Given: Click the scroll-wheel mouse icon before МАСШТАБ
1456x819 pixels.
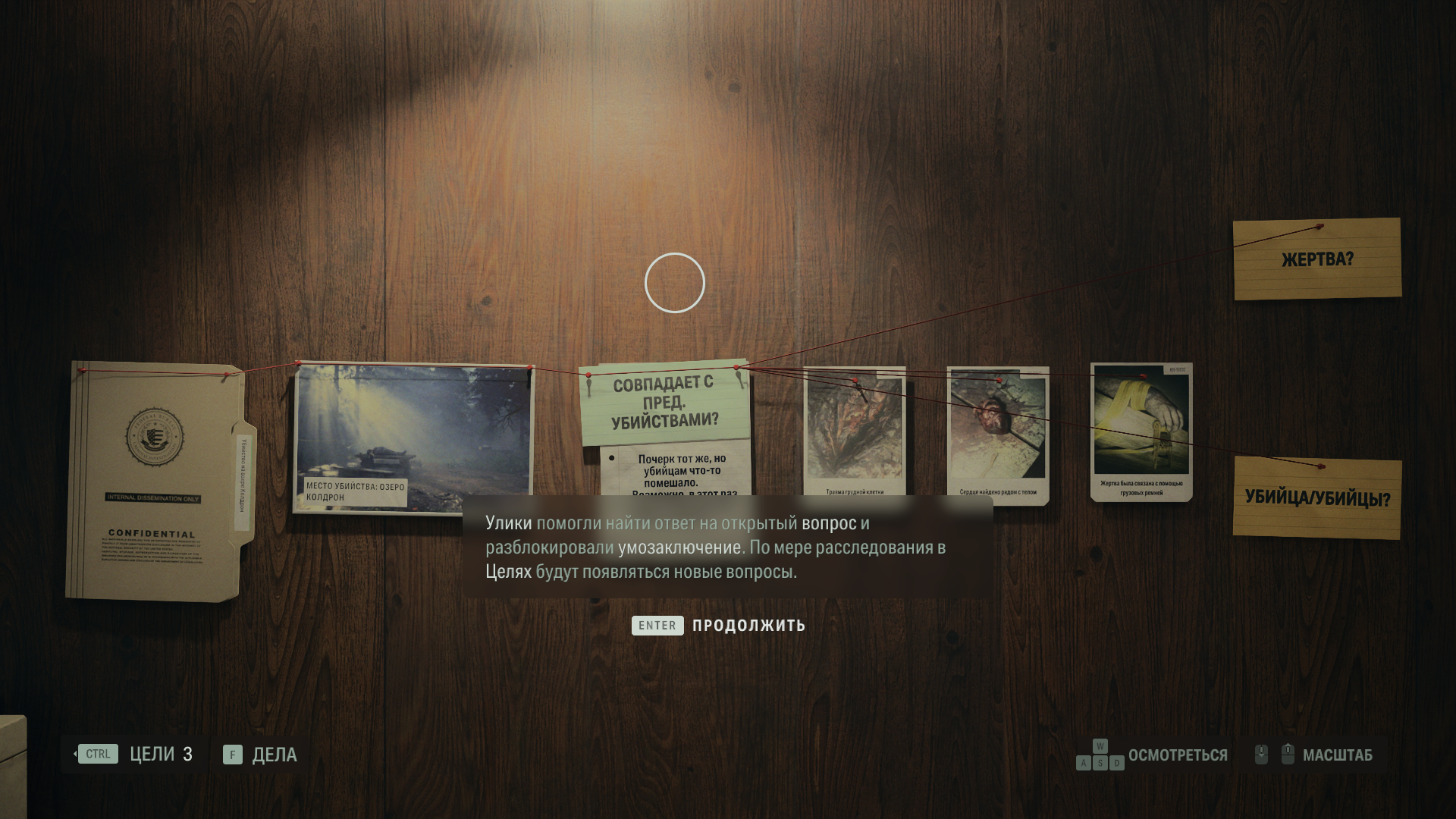Looking at the screenshot, I should click(x=1260, y=753).
